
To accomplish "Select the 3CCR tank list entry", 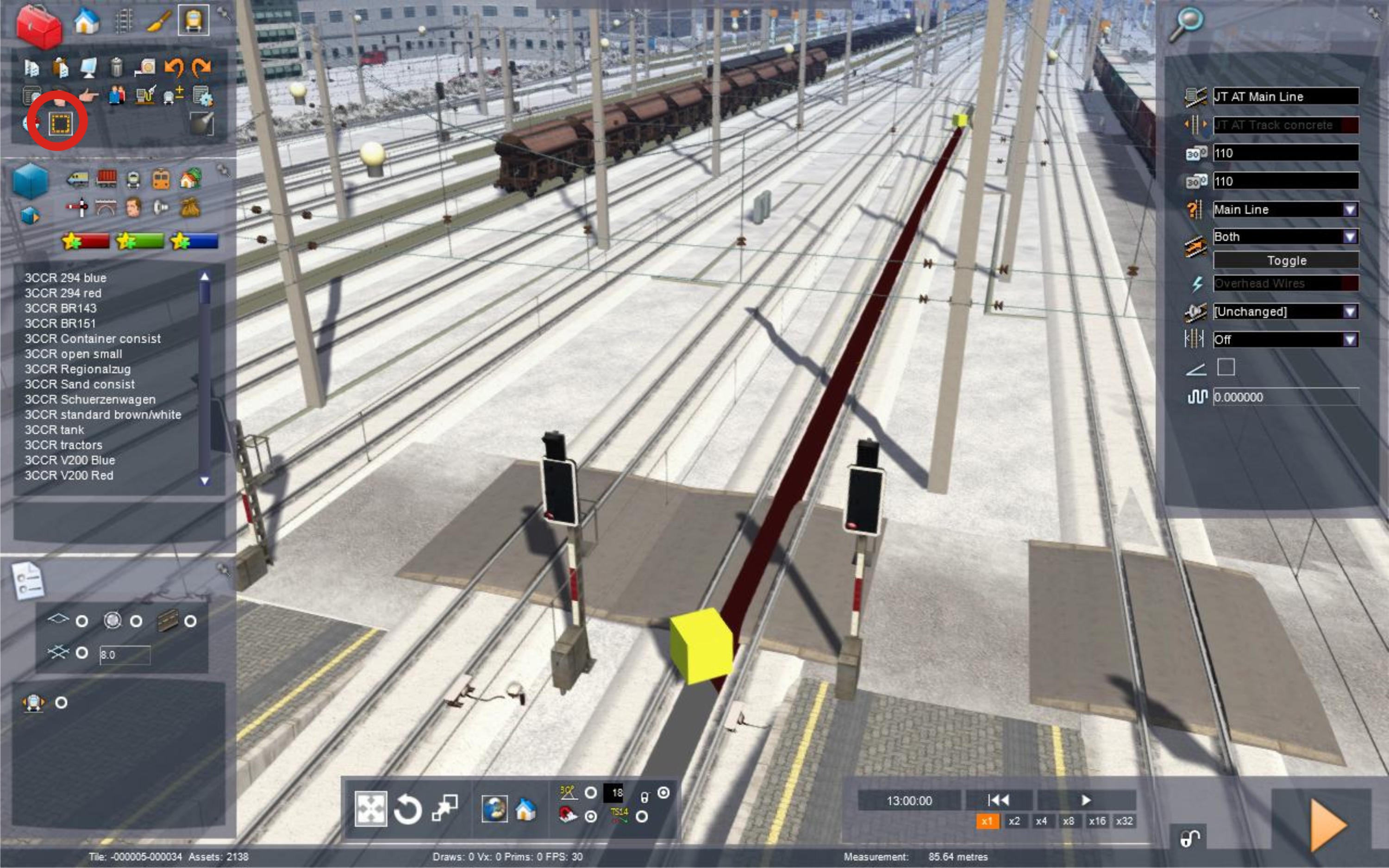I will pyautogui.click(x=54, y=430).
